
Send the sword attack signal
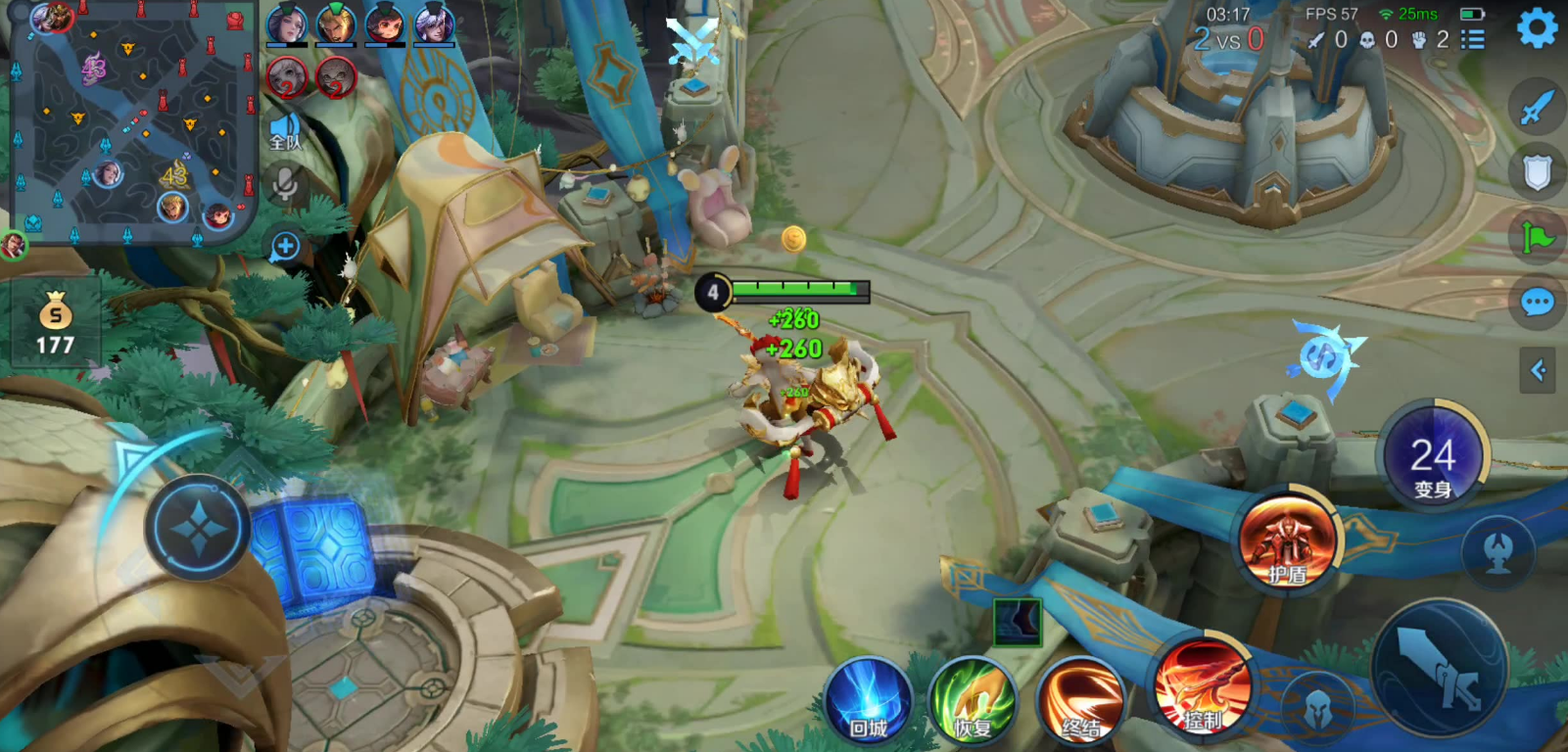tap(1537, 108)
